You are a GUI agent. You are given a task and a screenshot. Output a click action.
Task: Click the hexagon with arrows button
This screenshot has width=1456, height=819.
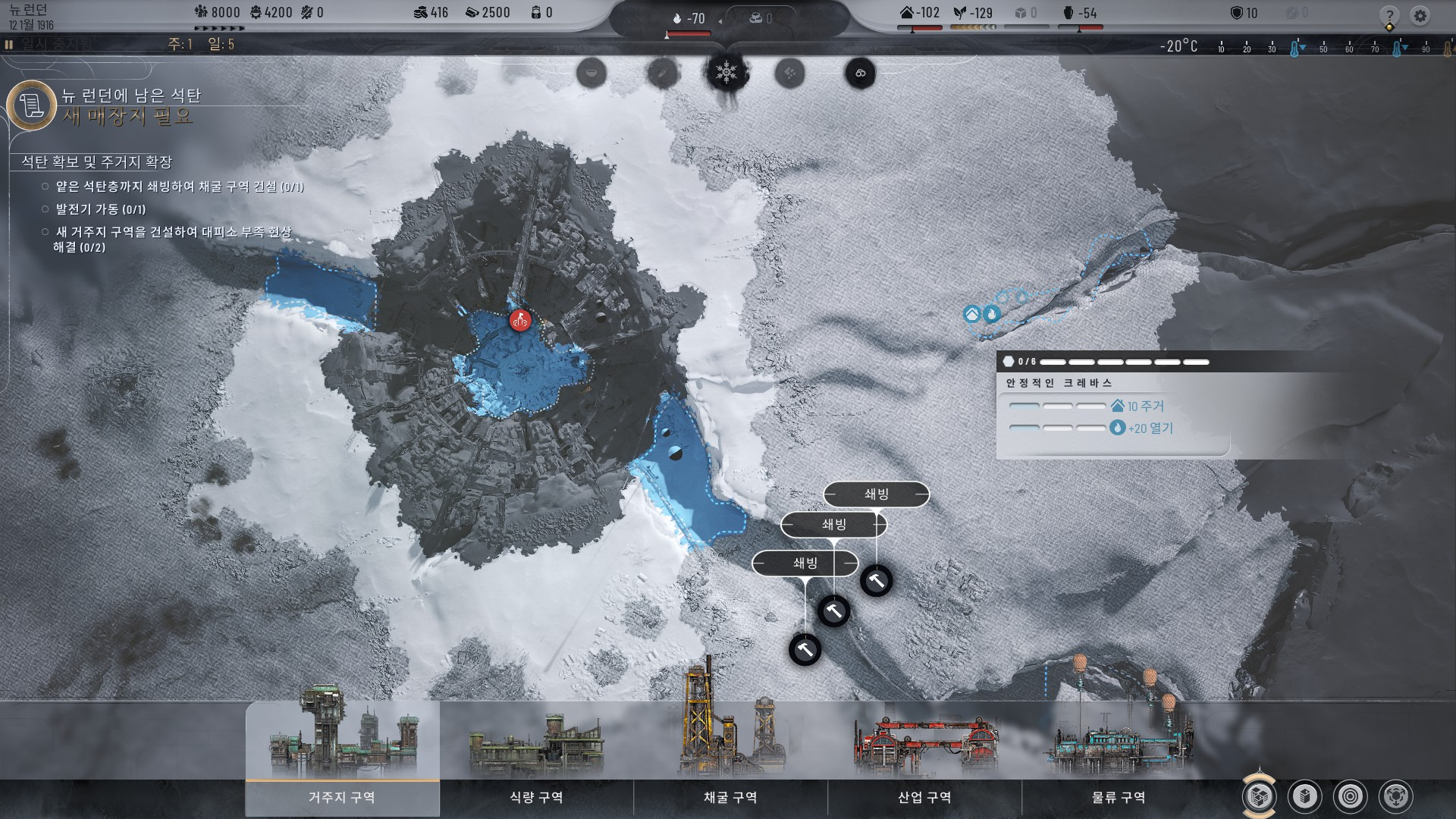[1396, 796]
